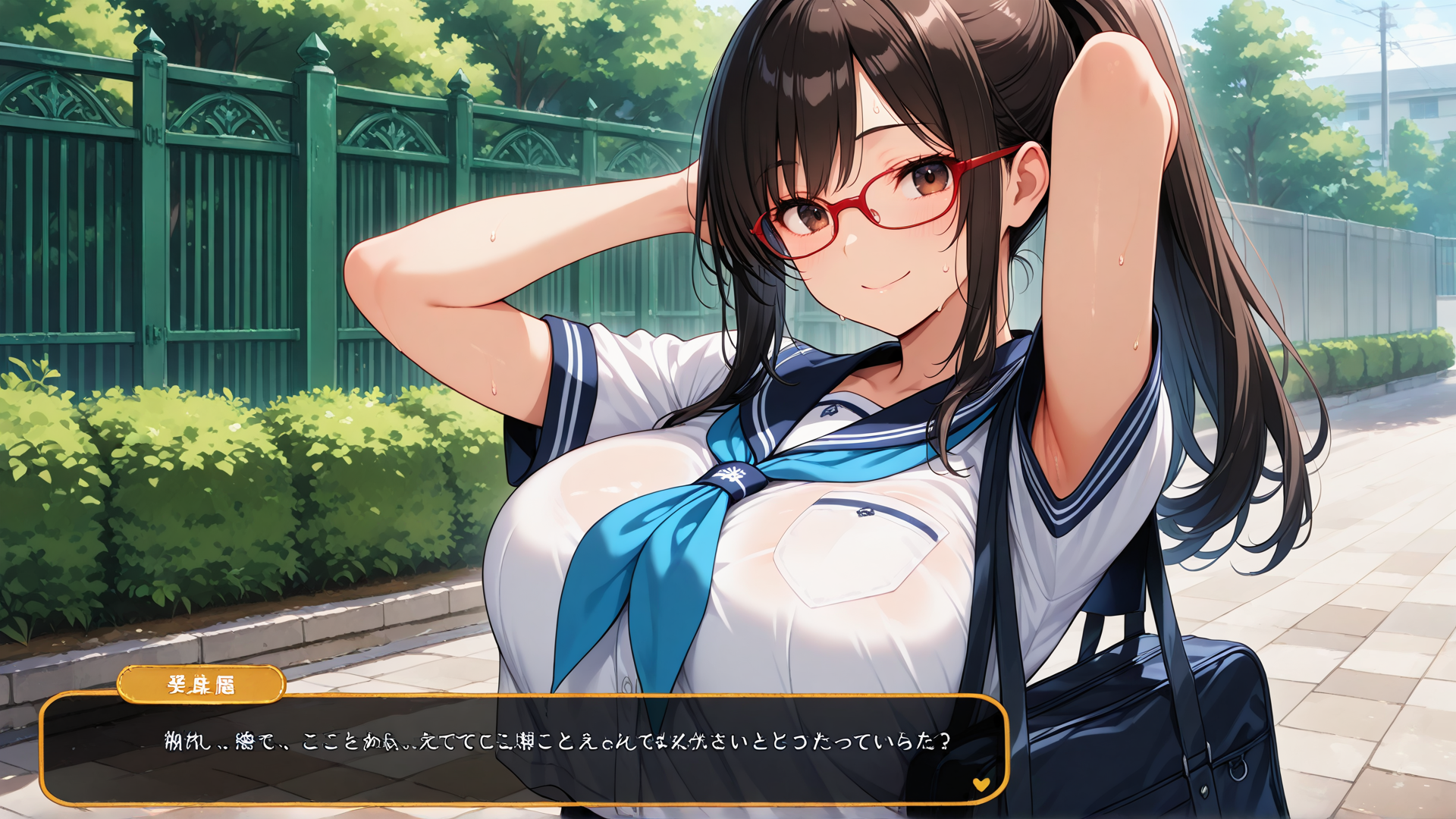
Task: Click the dialogue text box to continue
Action: pos(523,751)
